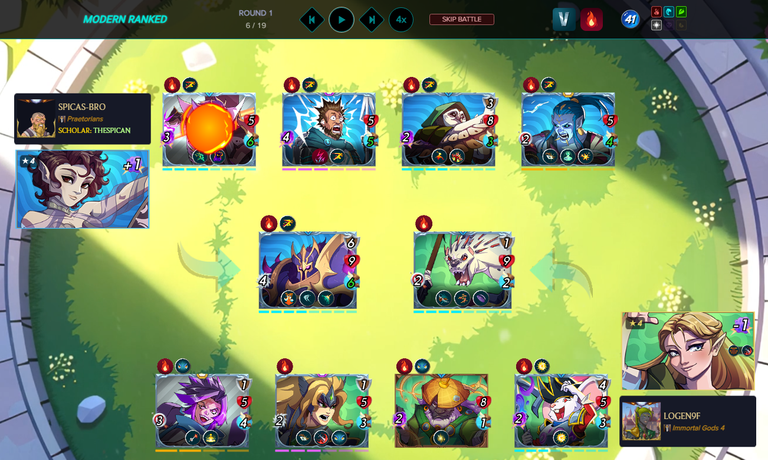
Task: Select the shocked blue-haired man card
Action: (x=328, y=129)
